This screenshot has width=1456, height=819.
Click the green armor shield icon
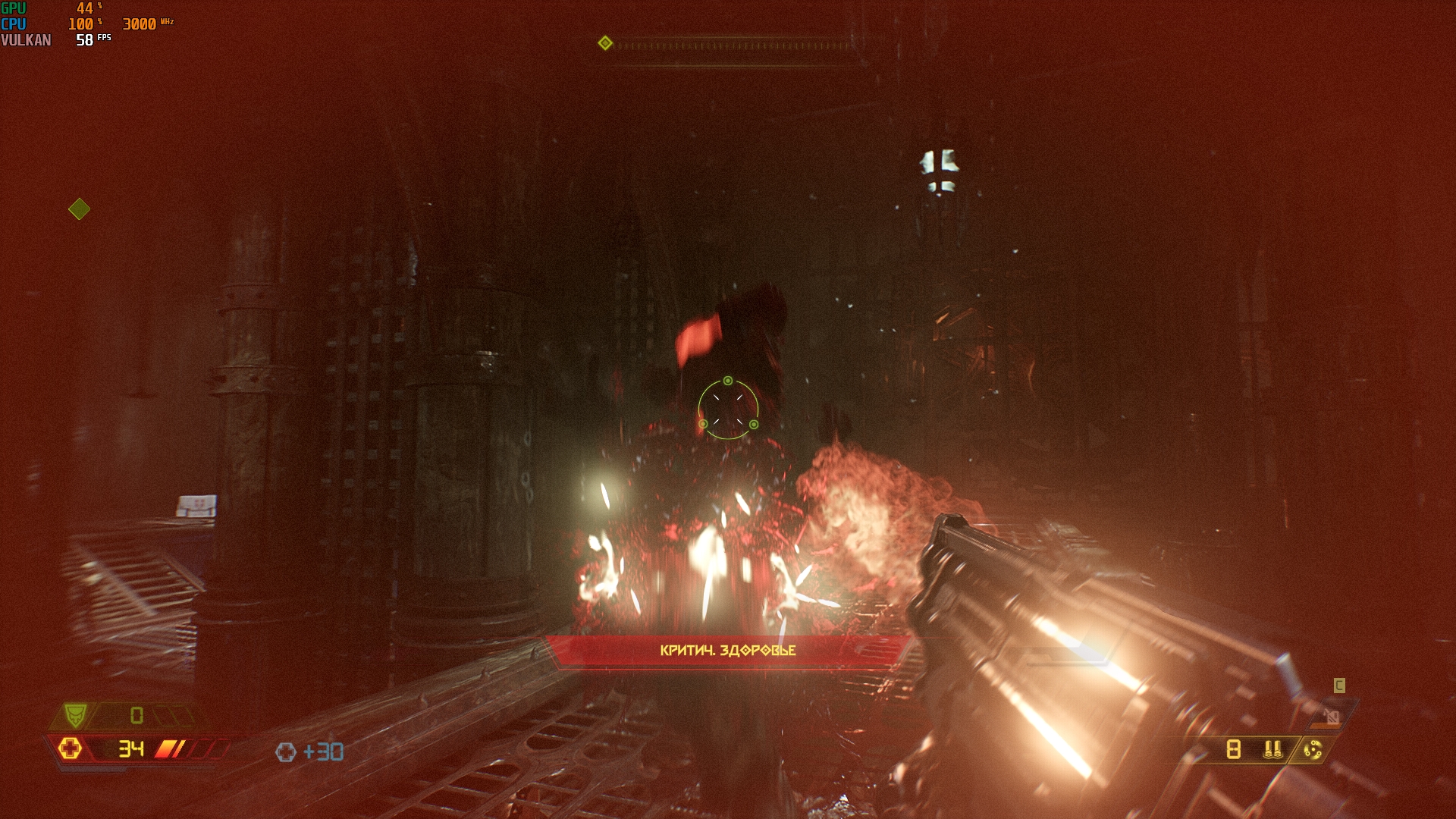point(74,714)
